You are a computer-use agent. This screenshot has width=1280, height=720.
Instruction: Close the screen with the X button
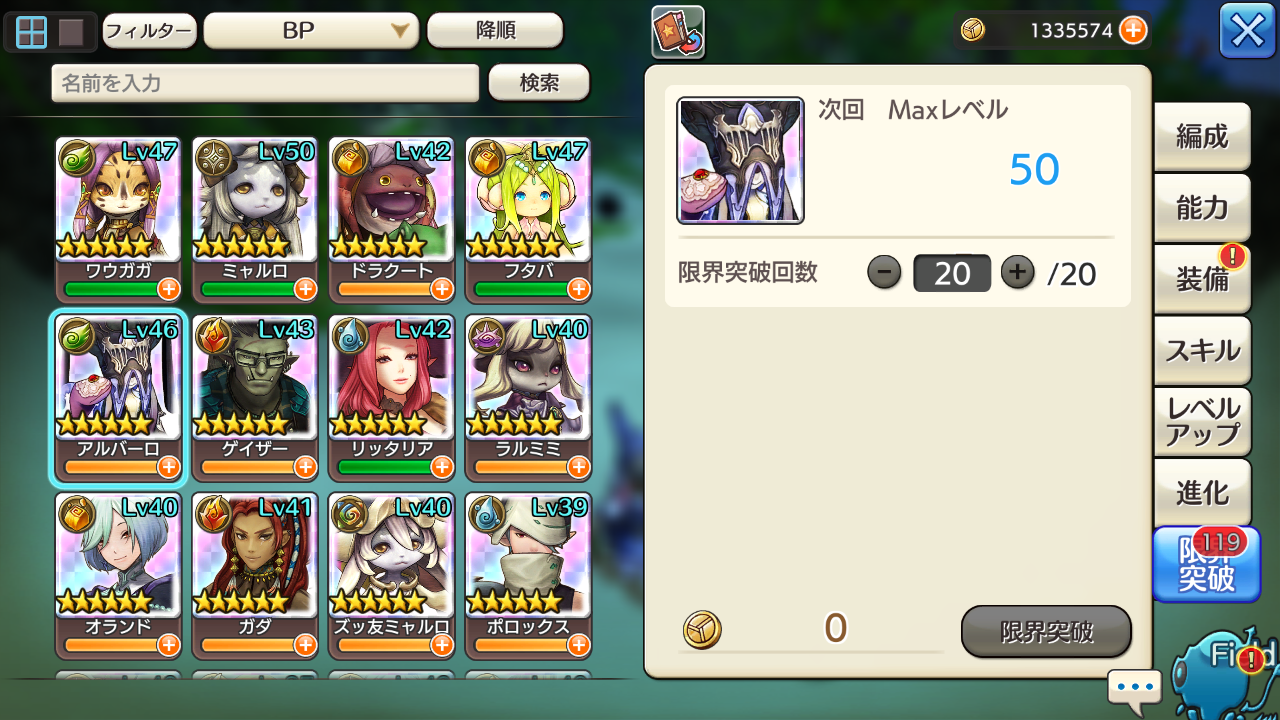pyautogui.click(x=1247, y=31)
